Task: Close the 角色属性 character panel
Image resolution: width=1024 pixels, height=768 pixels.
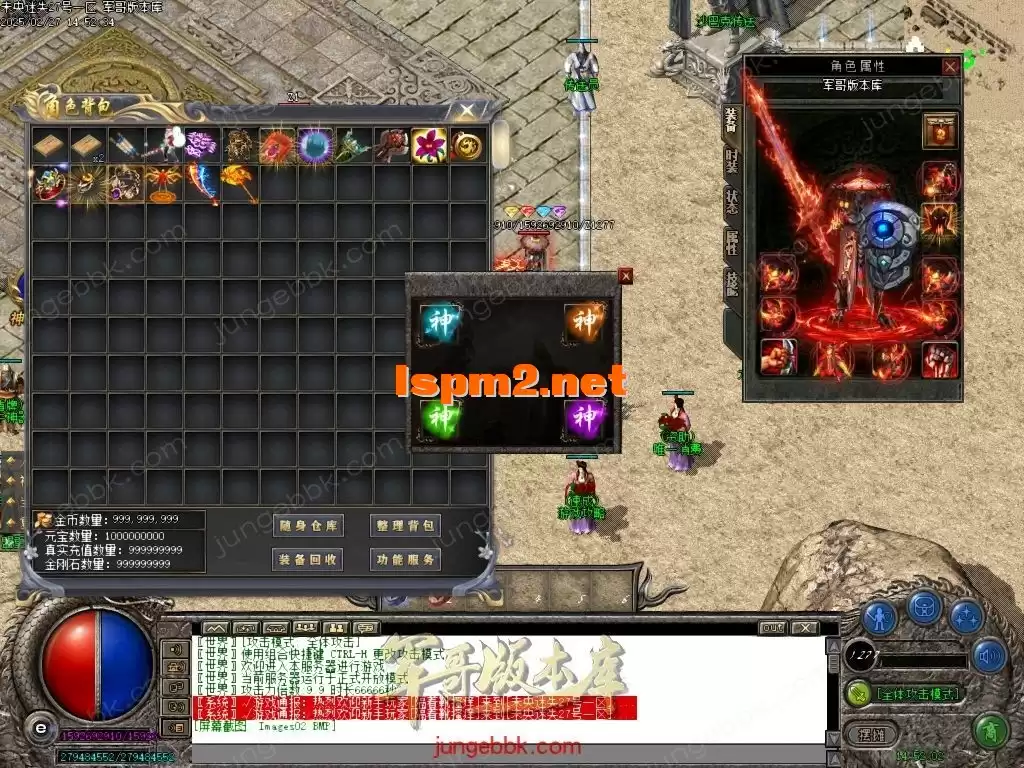Action: coord(950,66)
